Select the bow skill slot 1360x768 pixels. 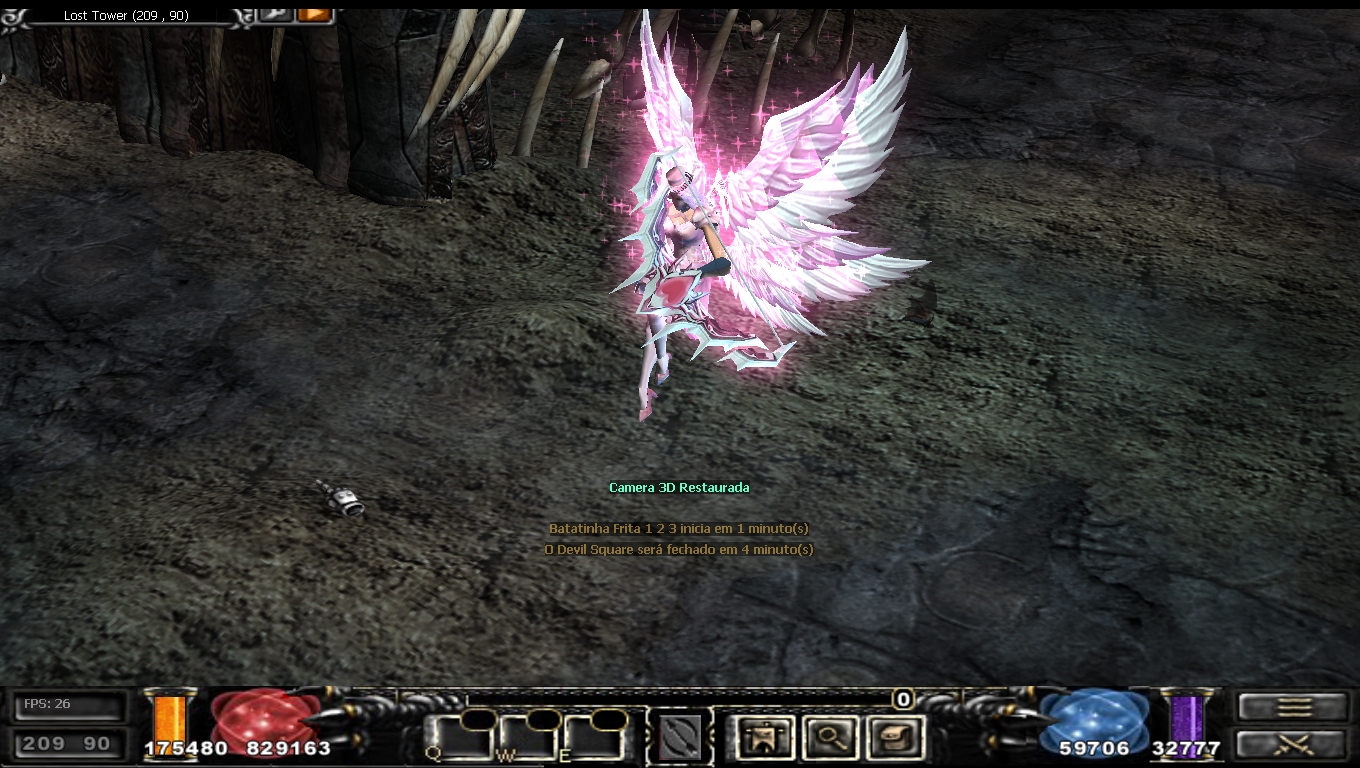pyautogui.click(x=680, y=739)
